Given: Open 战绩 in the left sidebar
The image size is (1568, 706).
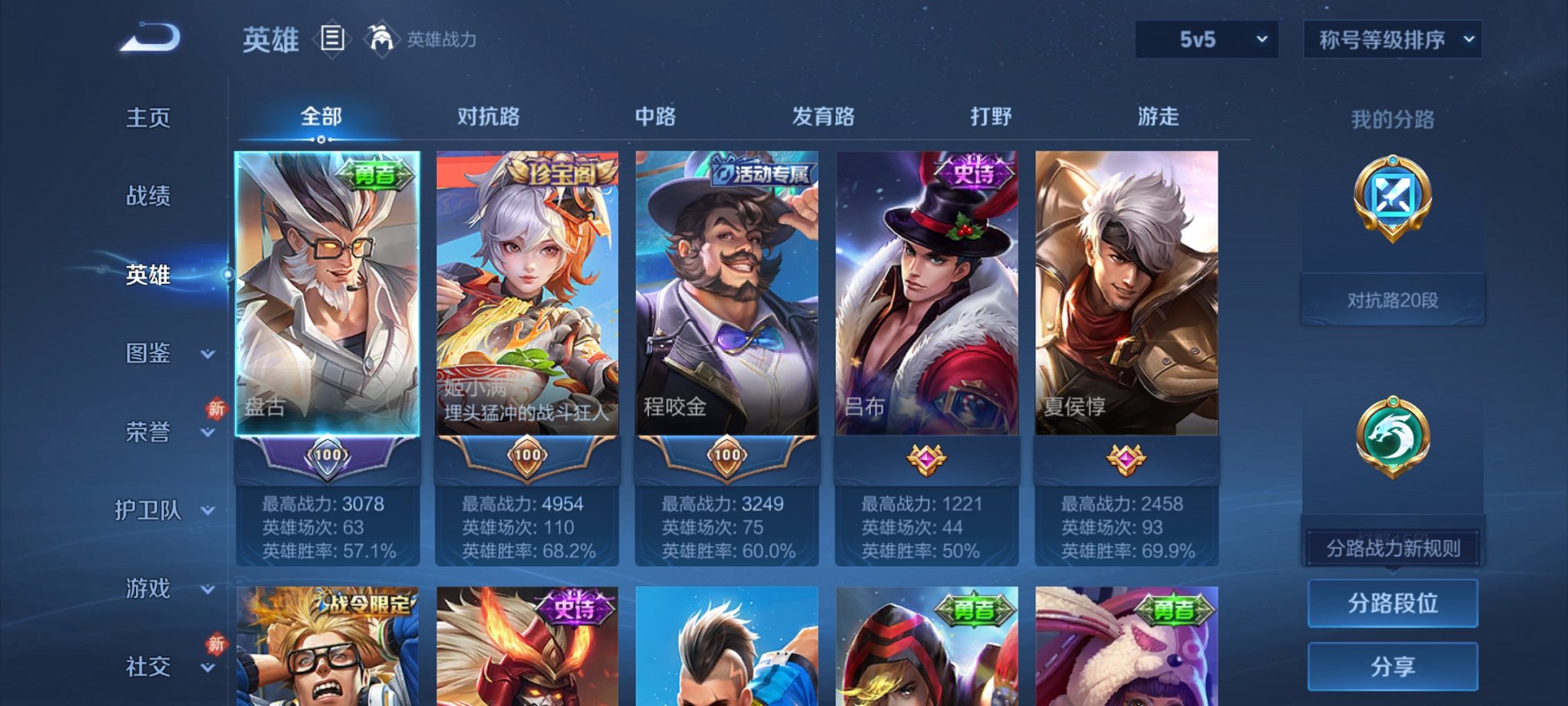Looking at the screenshot, I should point(146,197).
